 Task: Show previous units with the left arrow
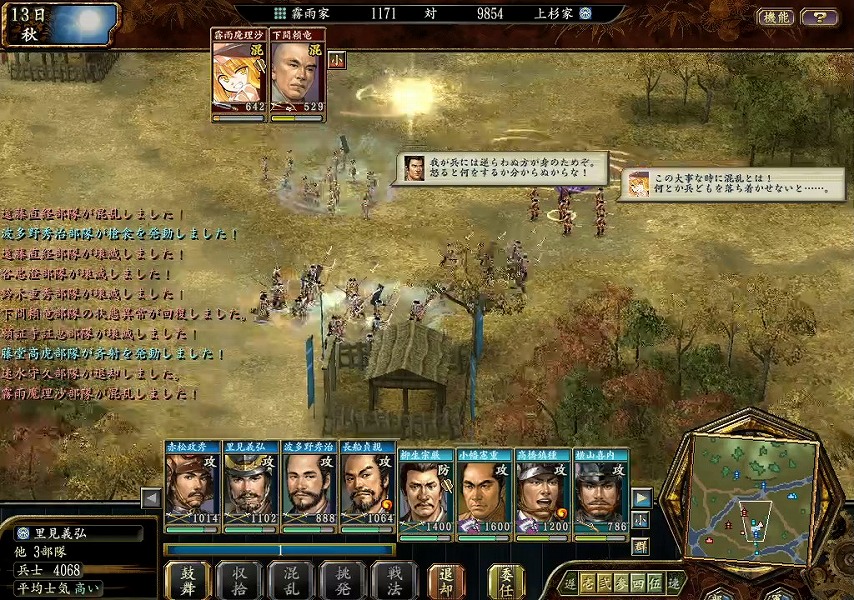pyautogui.click(x=151, y=497)
